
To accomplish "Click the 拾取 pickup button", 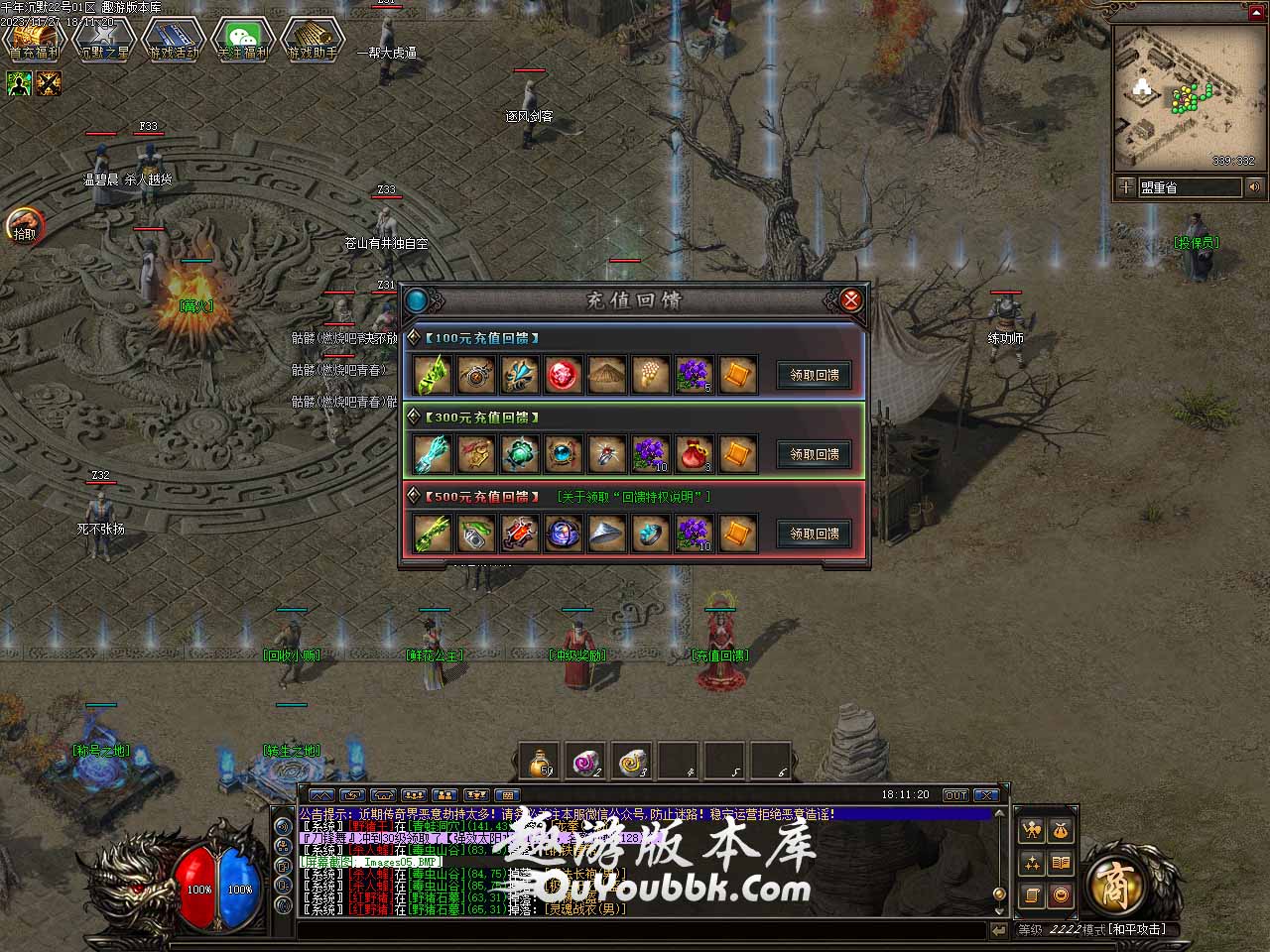I will [25, 226].
